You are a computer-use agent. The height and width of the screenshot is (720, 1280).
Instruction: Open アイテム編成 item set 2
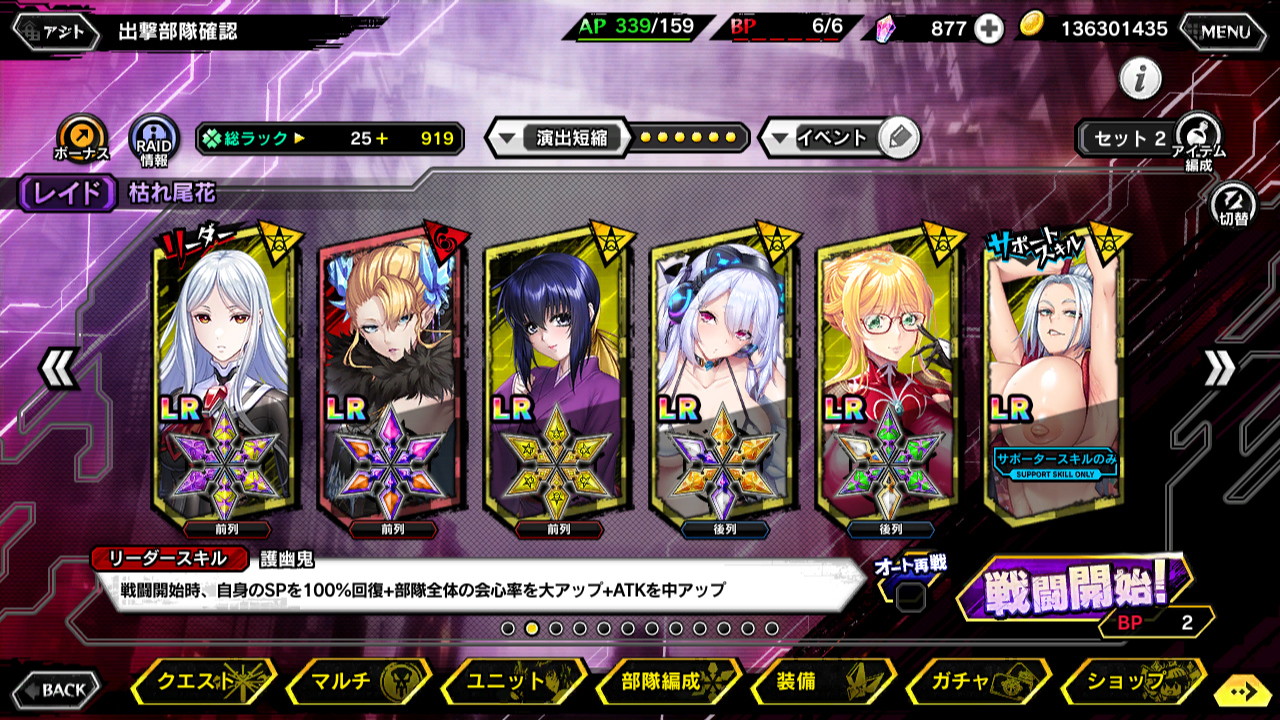1196,138
